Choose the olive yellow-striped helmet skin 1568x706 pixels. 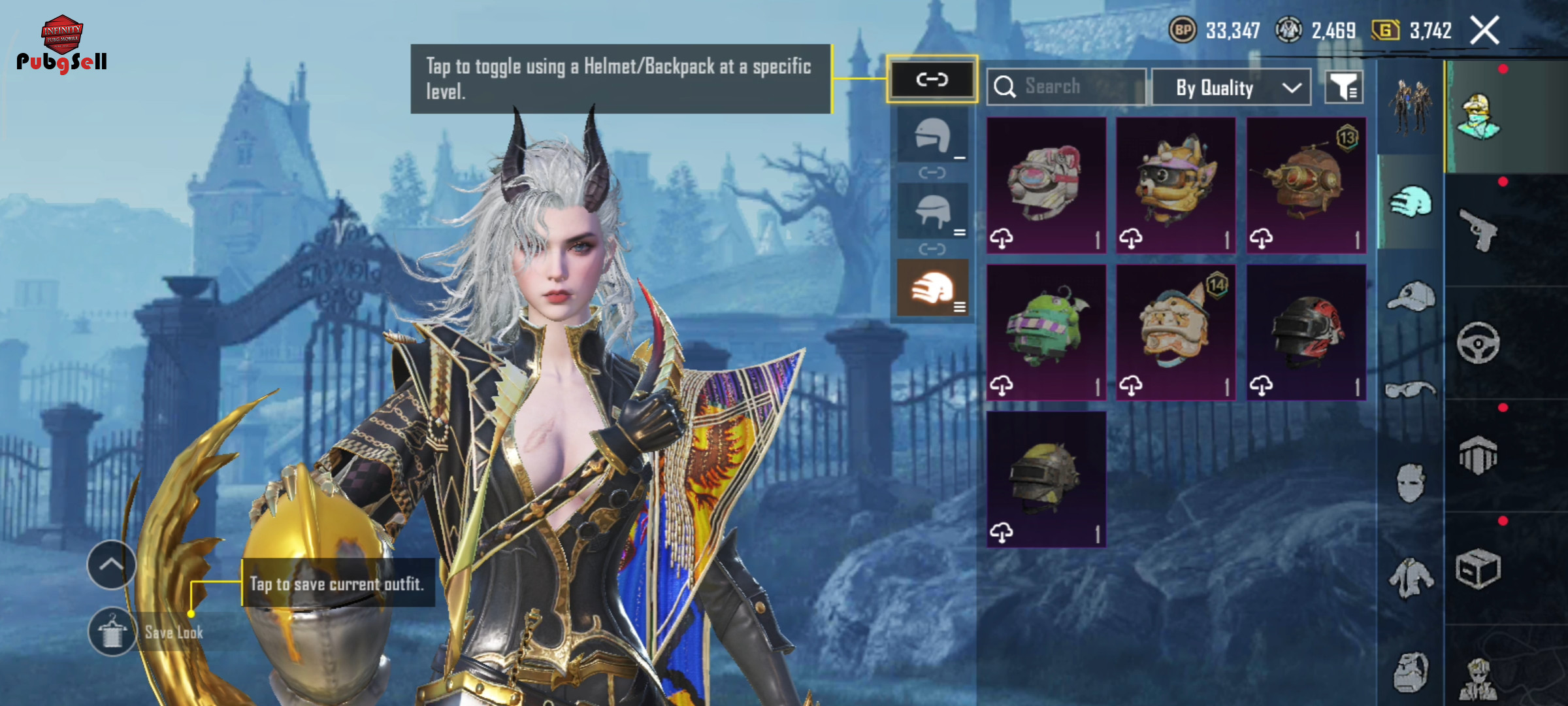(1046, 479)
